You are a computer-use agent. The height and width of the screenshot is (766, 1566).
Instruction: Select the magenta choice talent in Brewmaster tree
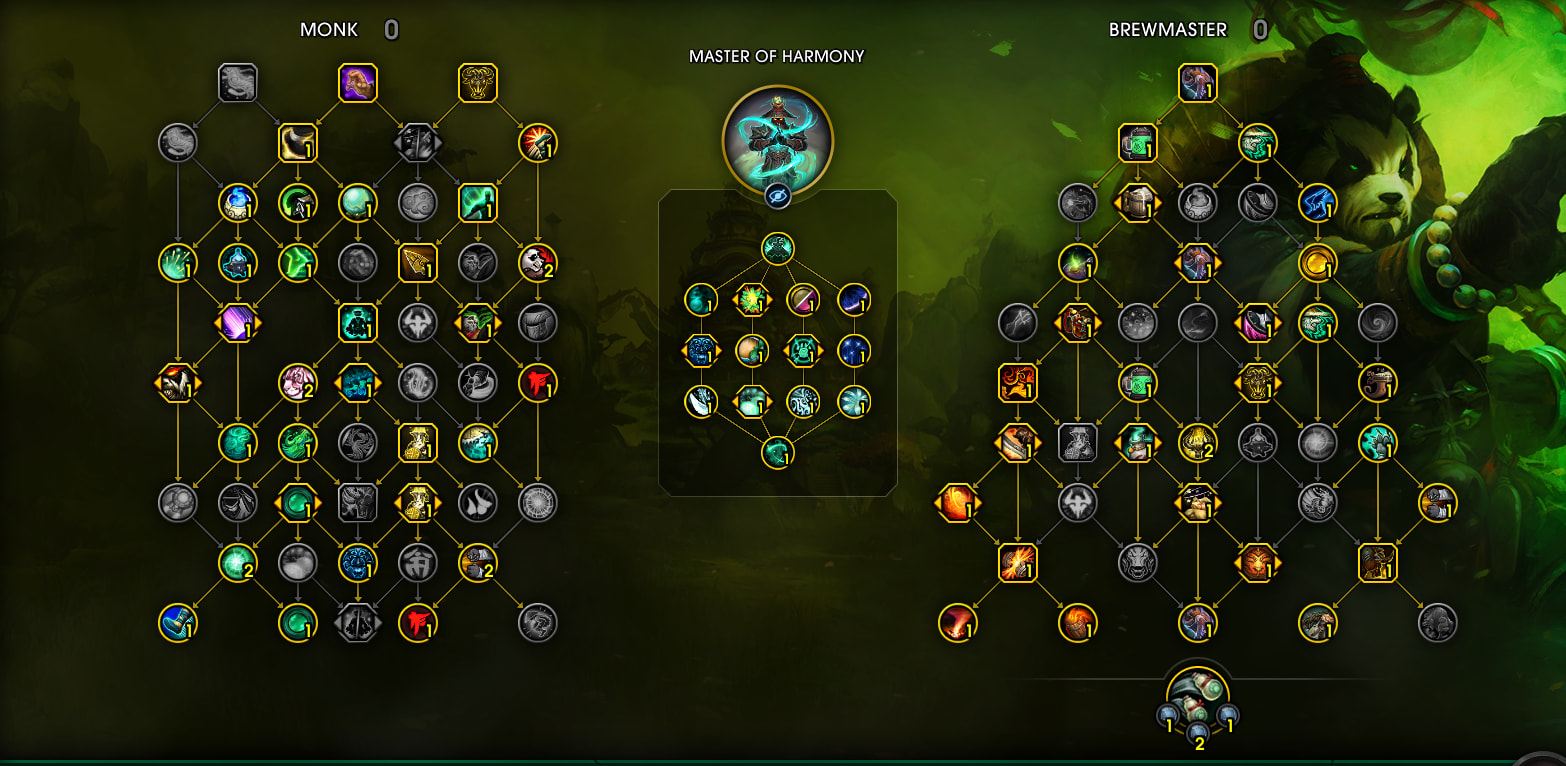tap(1257, 323)
